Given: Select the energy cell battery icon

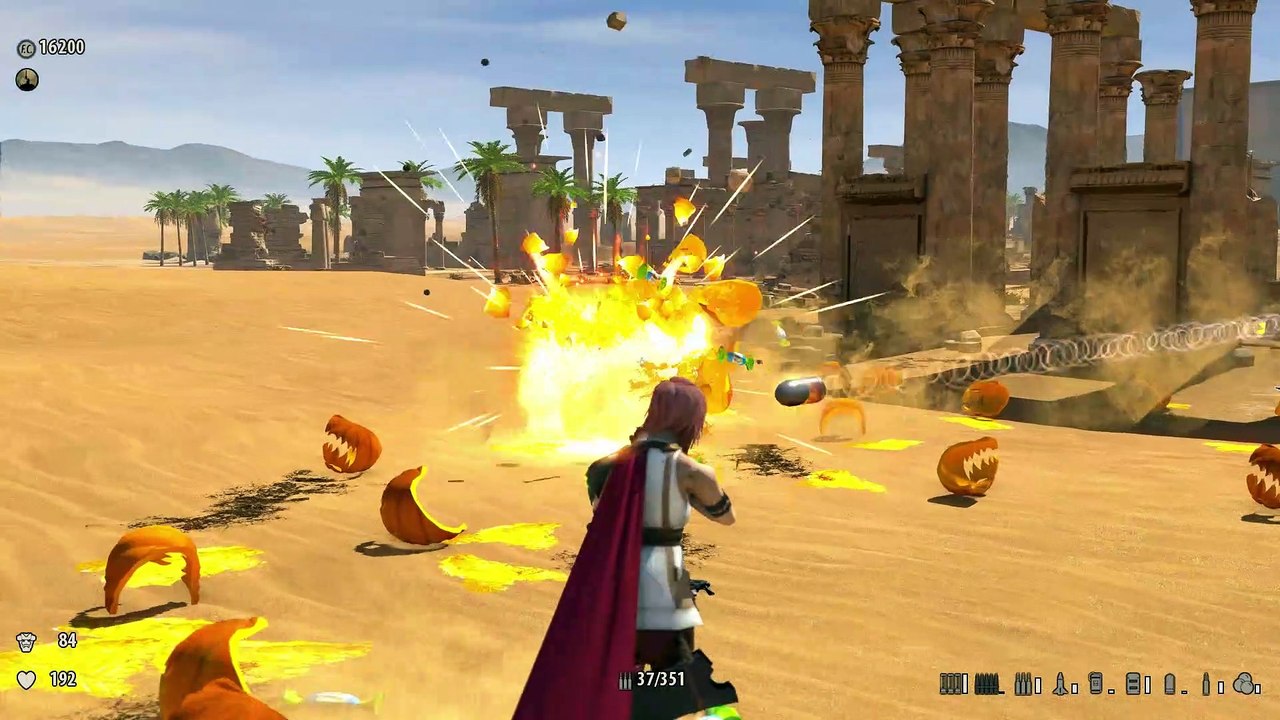Looking at the screenshot, I should (1132, 683).
